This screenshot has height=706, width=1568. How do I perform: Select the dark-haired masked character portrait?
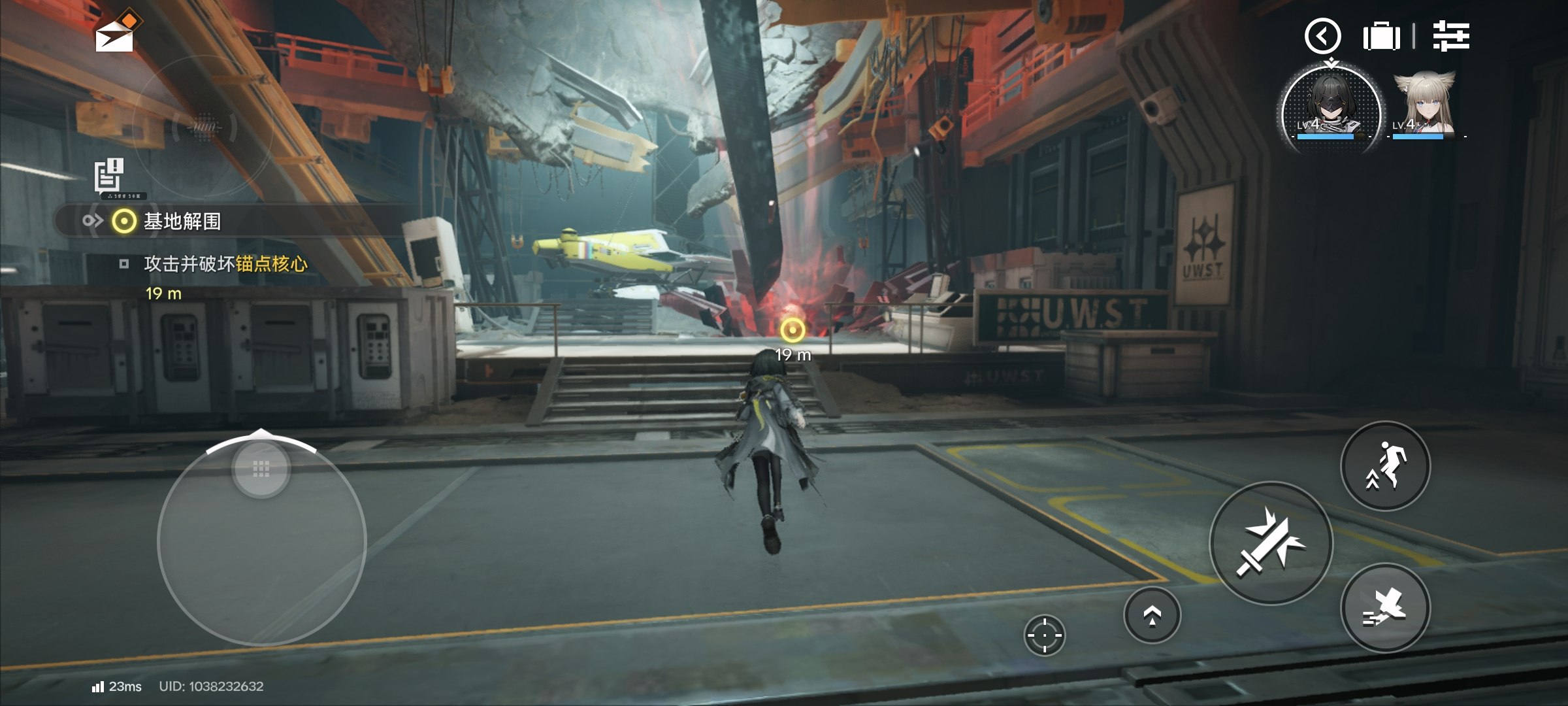click(1330, 109)
